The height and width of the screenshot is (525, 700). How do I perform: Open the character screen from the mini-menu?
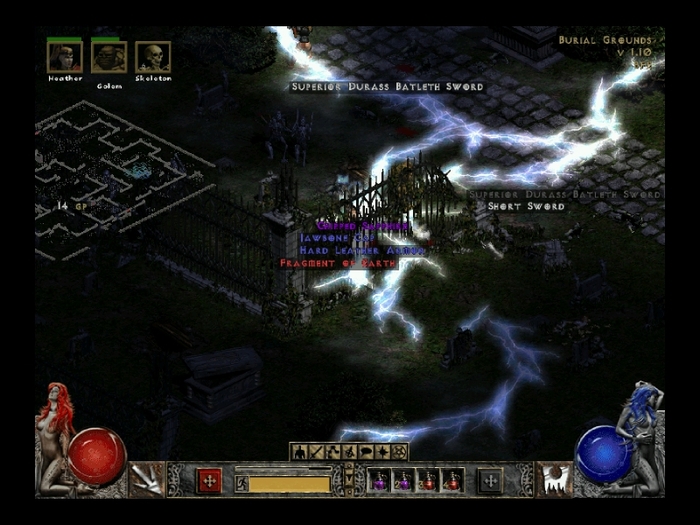tap(299, 452)
